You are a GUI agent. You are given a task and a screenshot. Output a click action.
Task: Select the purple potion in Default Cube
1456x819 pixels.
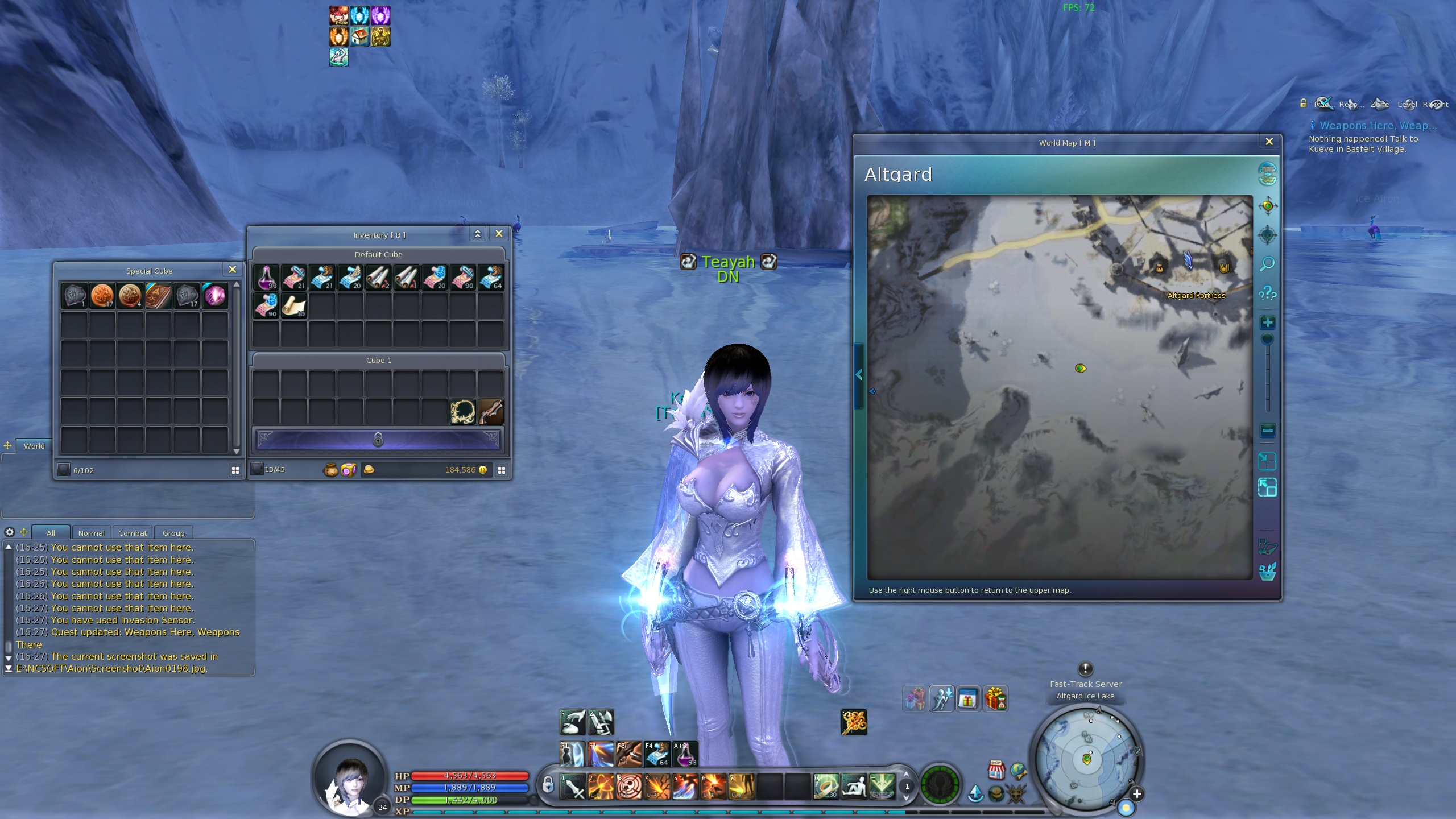pos(266,277)
